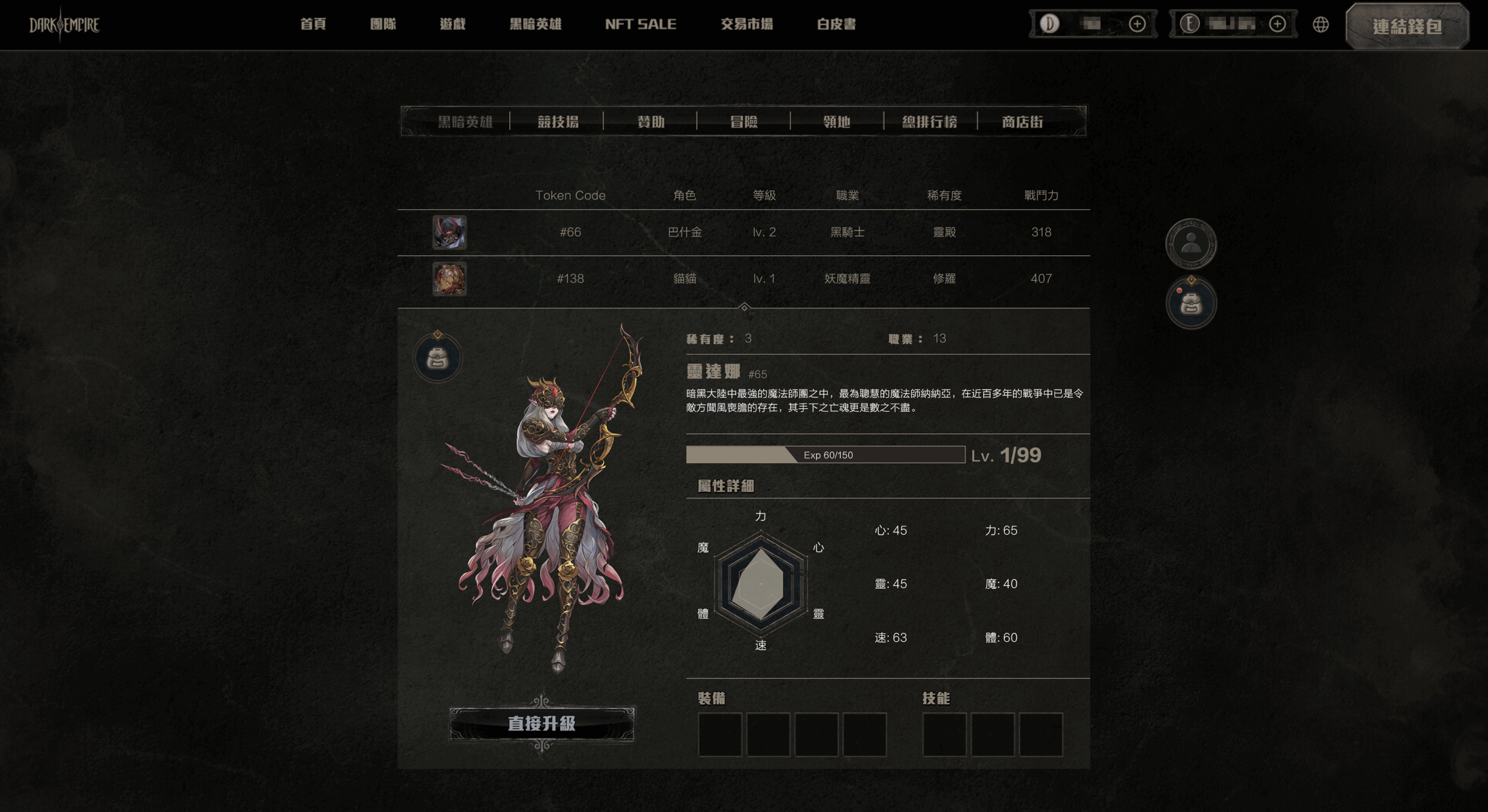The height and width of the screenshot is (812, 1488).
Task: Click the Dark Empire logo
Action: (64, 24)
